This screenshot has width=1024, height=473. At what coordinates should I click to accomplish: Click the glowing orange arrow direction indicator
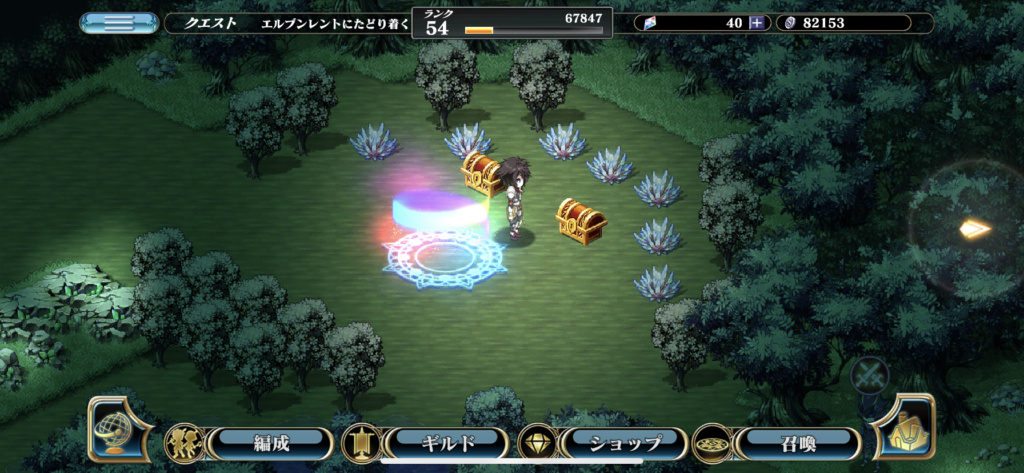pos(974,229)
